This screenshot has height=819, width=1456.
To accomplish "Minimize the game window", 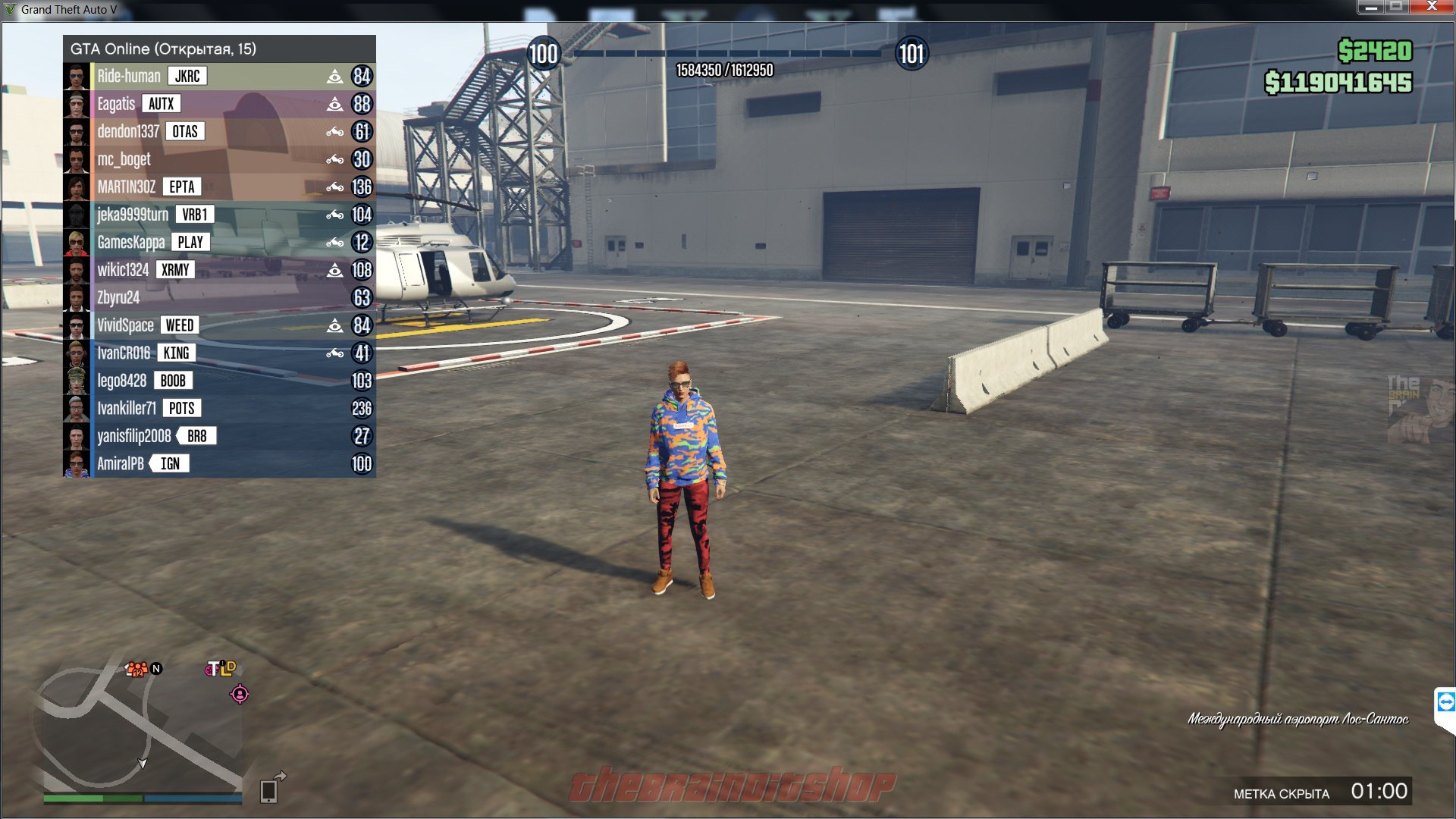I will pos(1371,7).
